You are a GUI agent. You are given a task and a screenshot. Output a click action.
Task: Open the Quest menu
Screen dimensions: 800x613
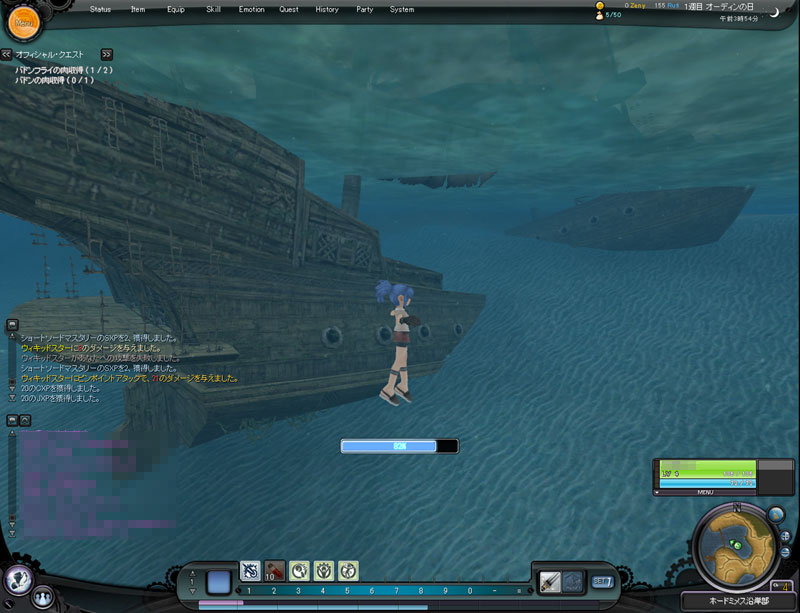tap(288, 9)
